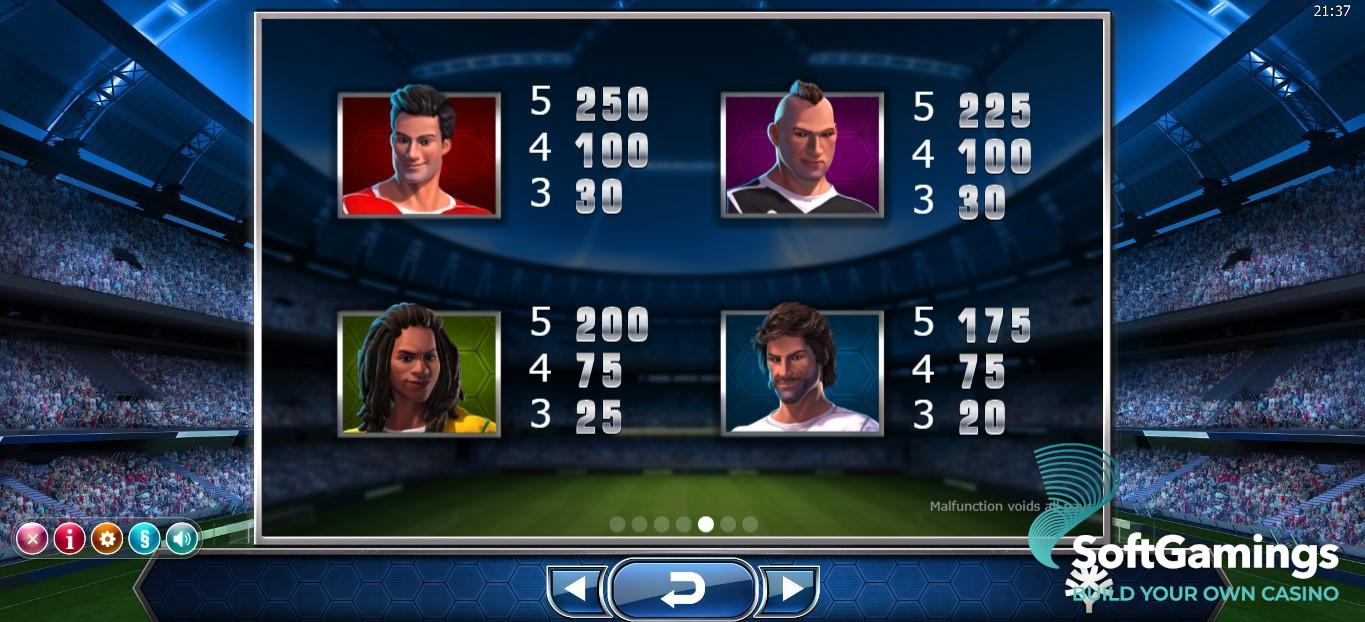Return to the game with the back-arrow button

pos(683,590)
